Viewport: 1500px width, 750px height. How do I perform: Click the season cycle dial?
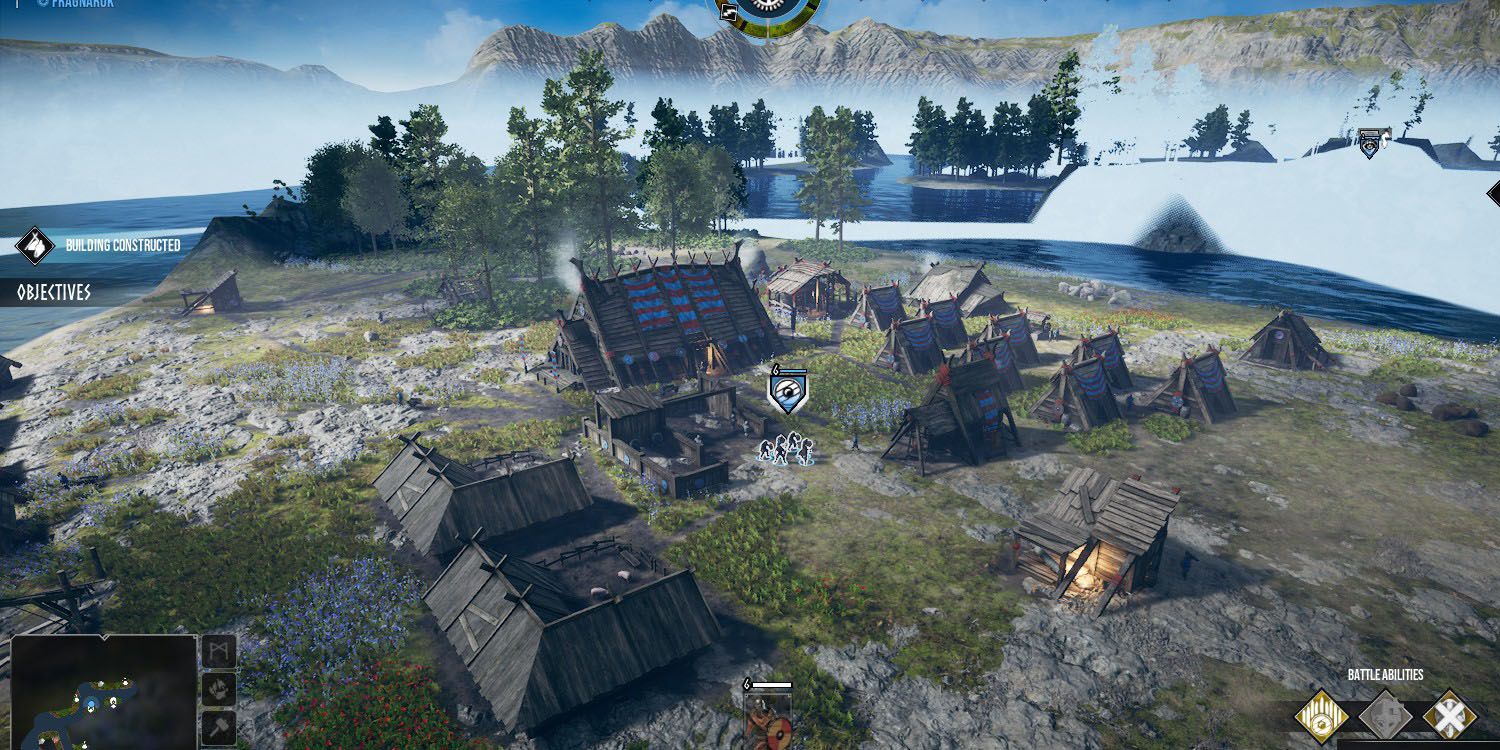(x=770, y=13)
